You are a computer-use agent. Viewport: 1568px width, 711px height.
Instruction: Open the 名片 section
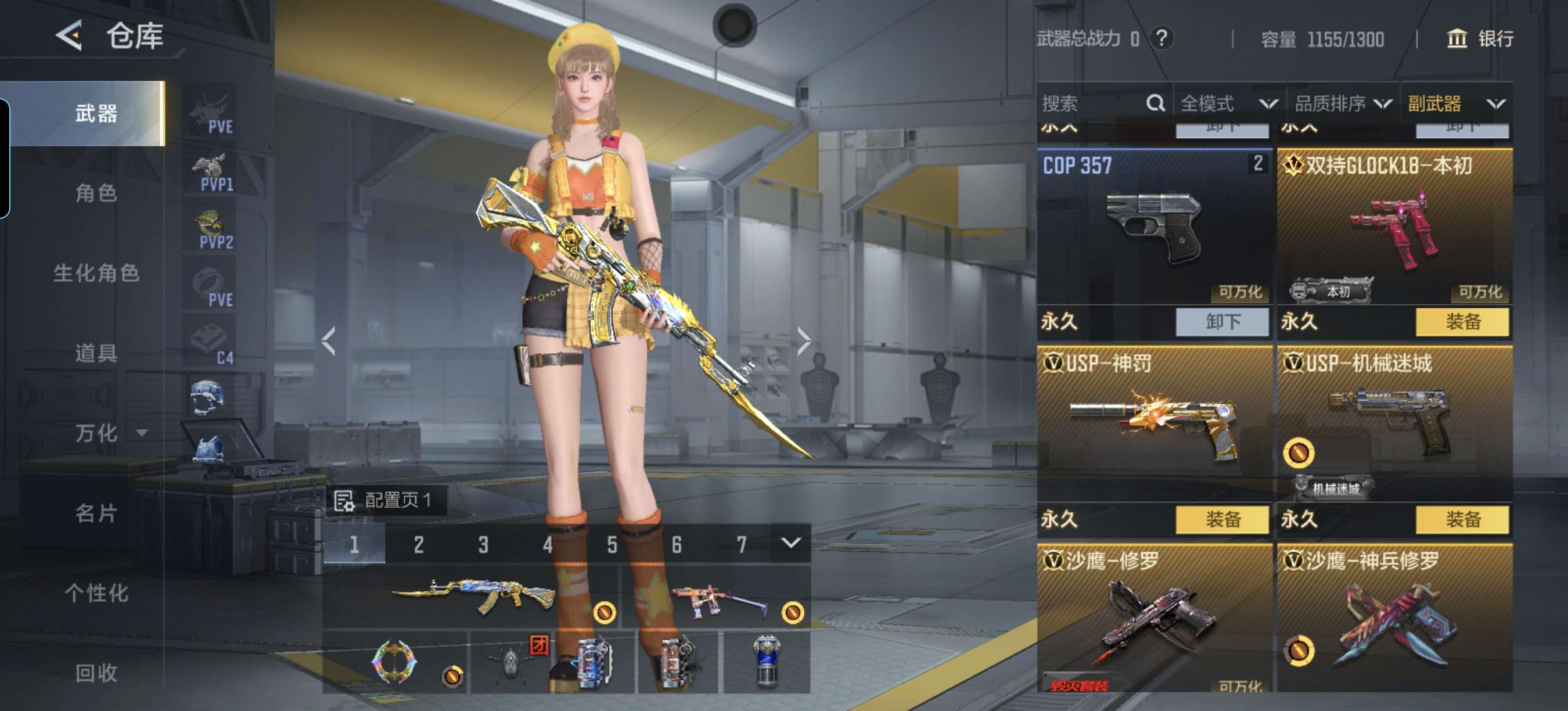pyautogui.click(x=96, y=513)
